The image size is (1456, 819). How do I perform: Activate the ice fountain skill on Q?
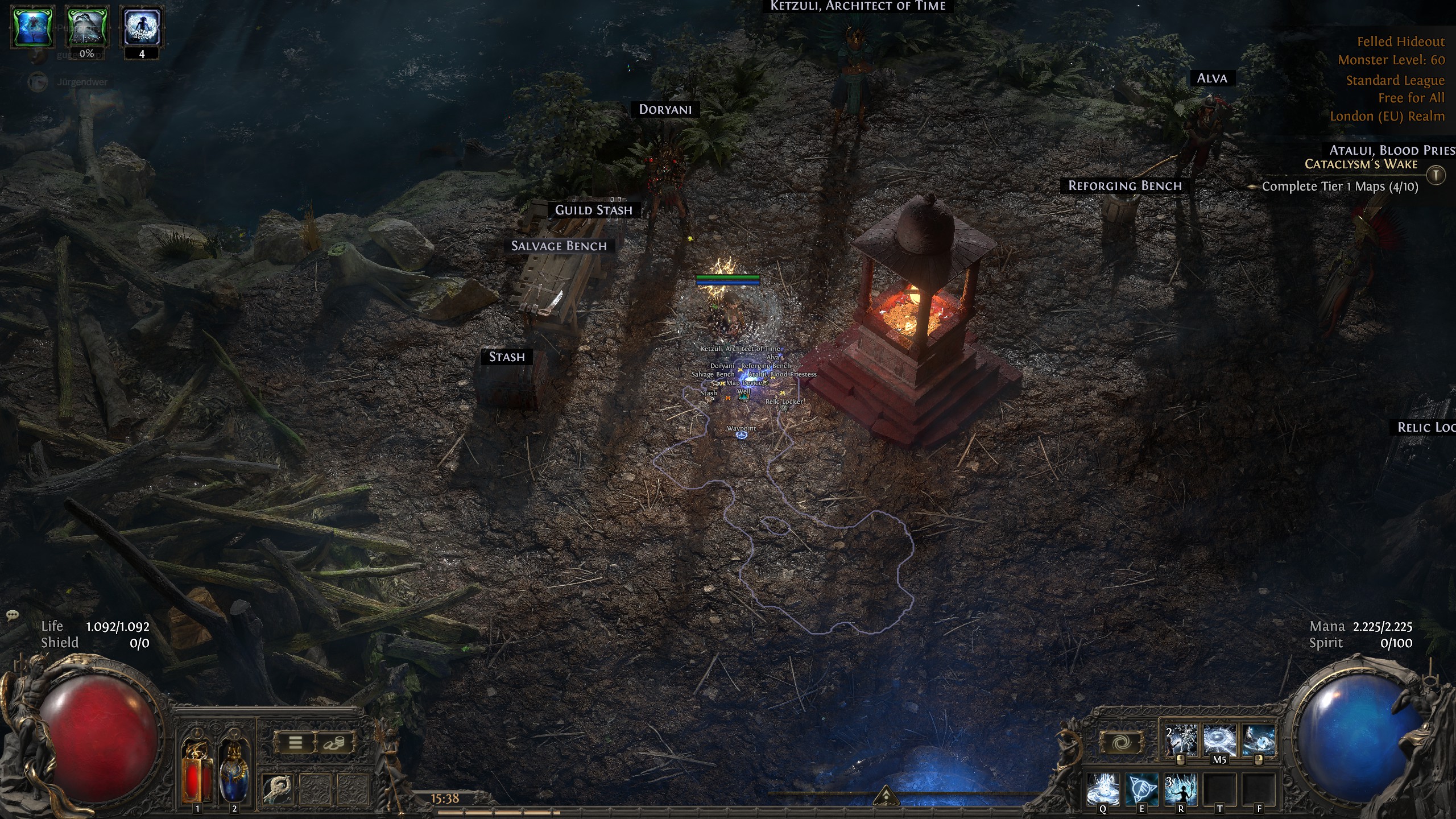(x=1103, y=789)
